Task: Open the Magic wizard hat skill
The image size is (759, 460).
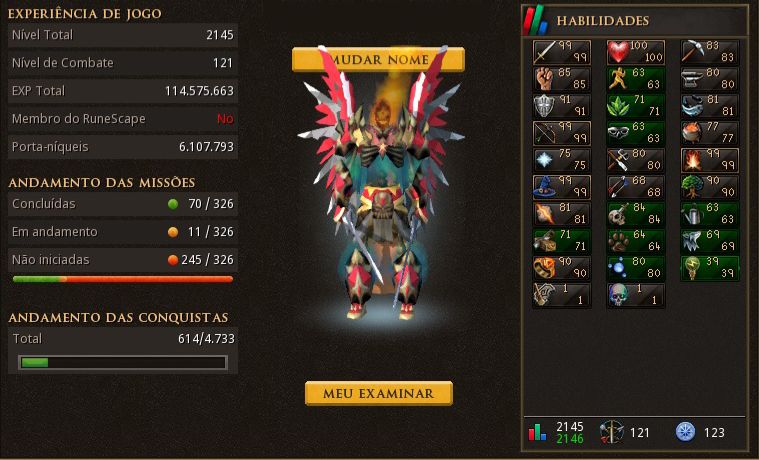Action: point(561,188)
